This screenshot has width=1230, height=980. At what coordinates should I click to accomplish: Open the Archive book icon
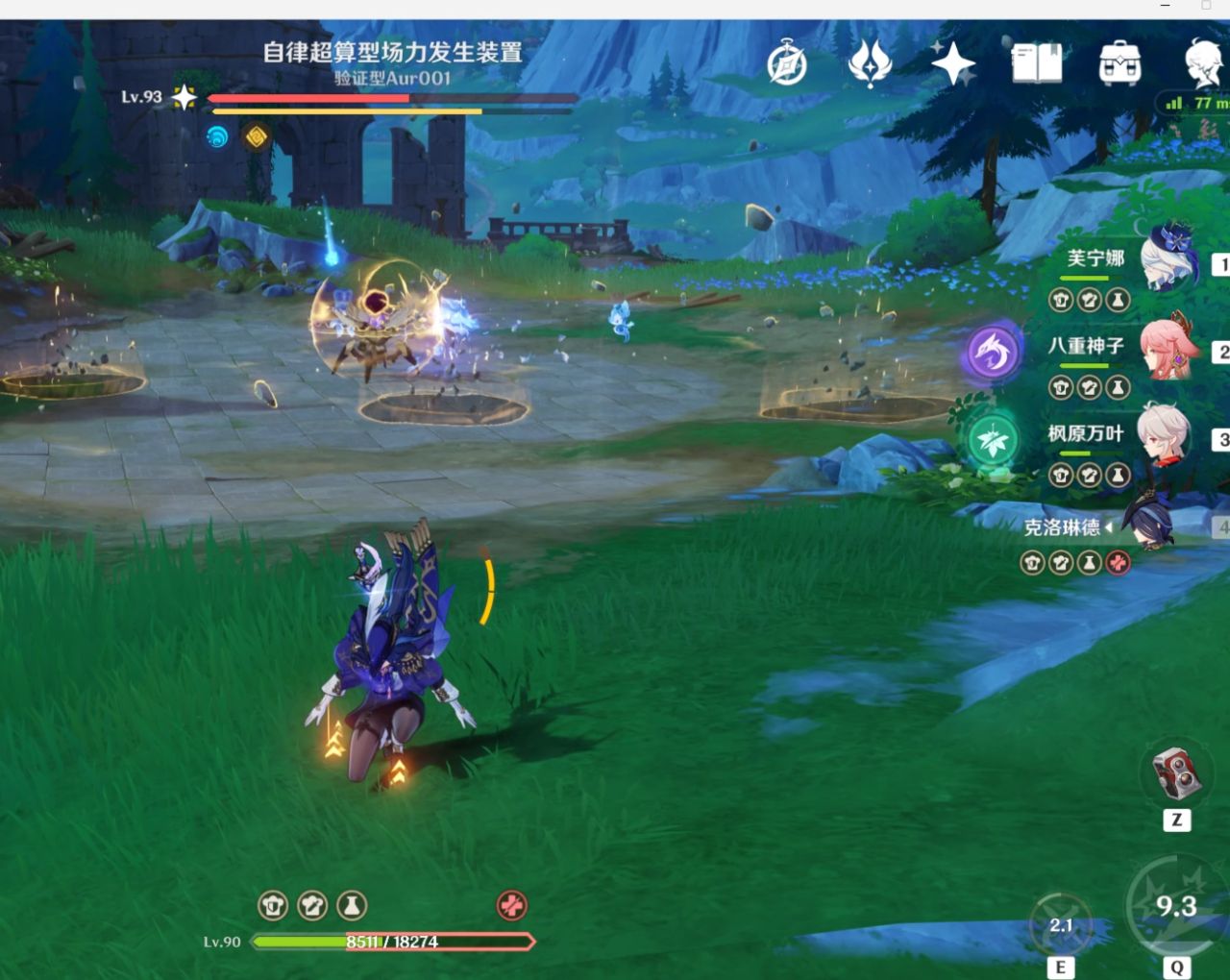(x=1036, y=61)
